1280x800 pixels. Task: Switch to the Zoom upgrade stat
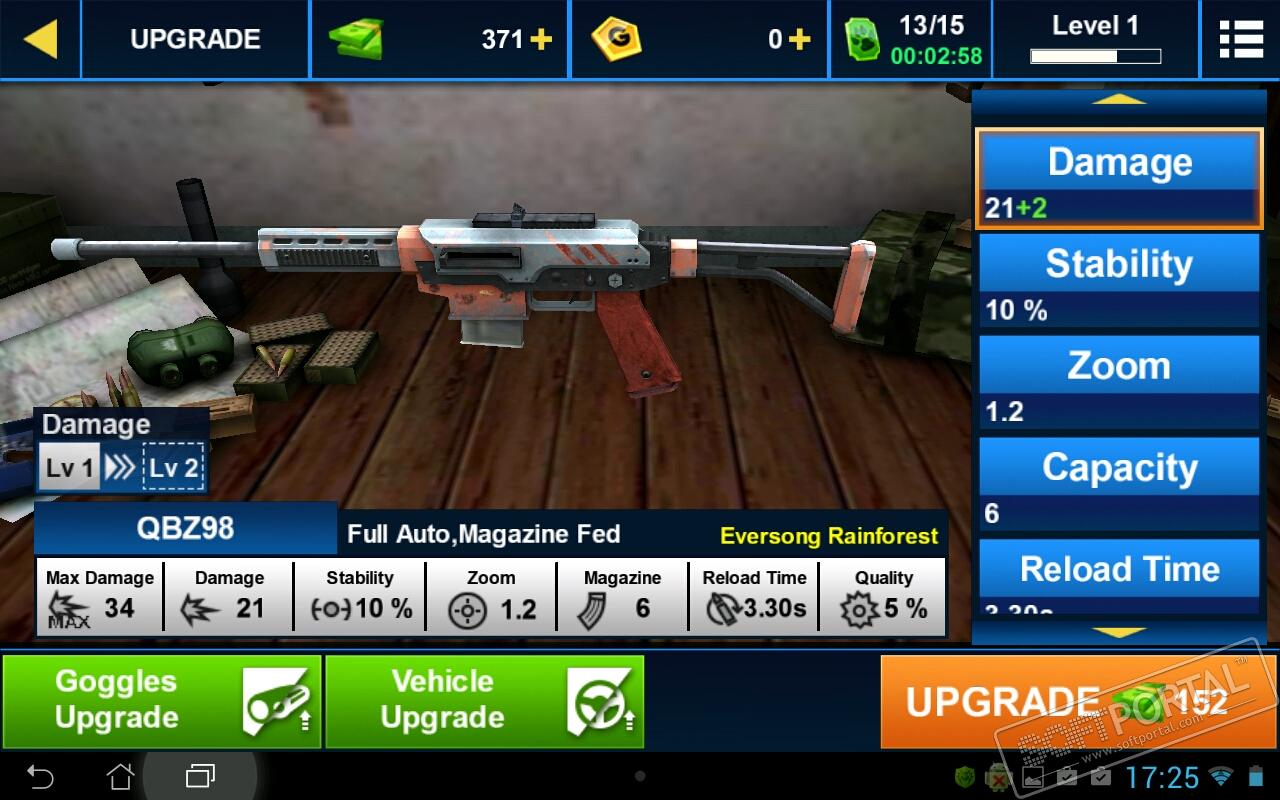pos(1119,383)
